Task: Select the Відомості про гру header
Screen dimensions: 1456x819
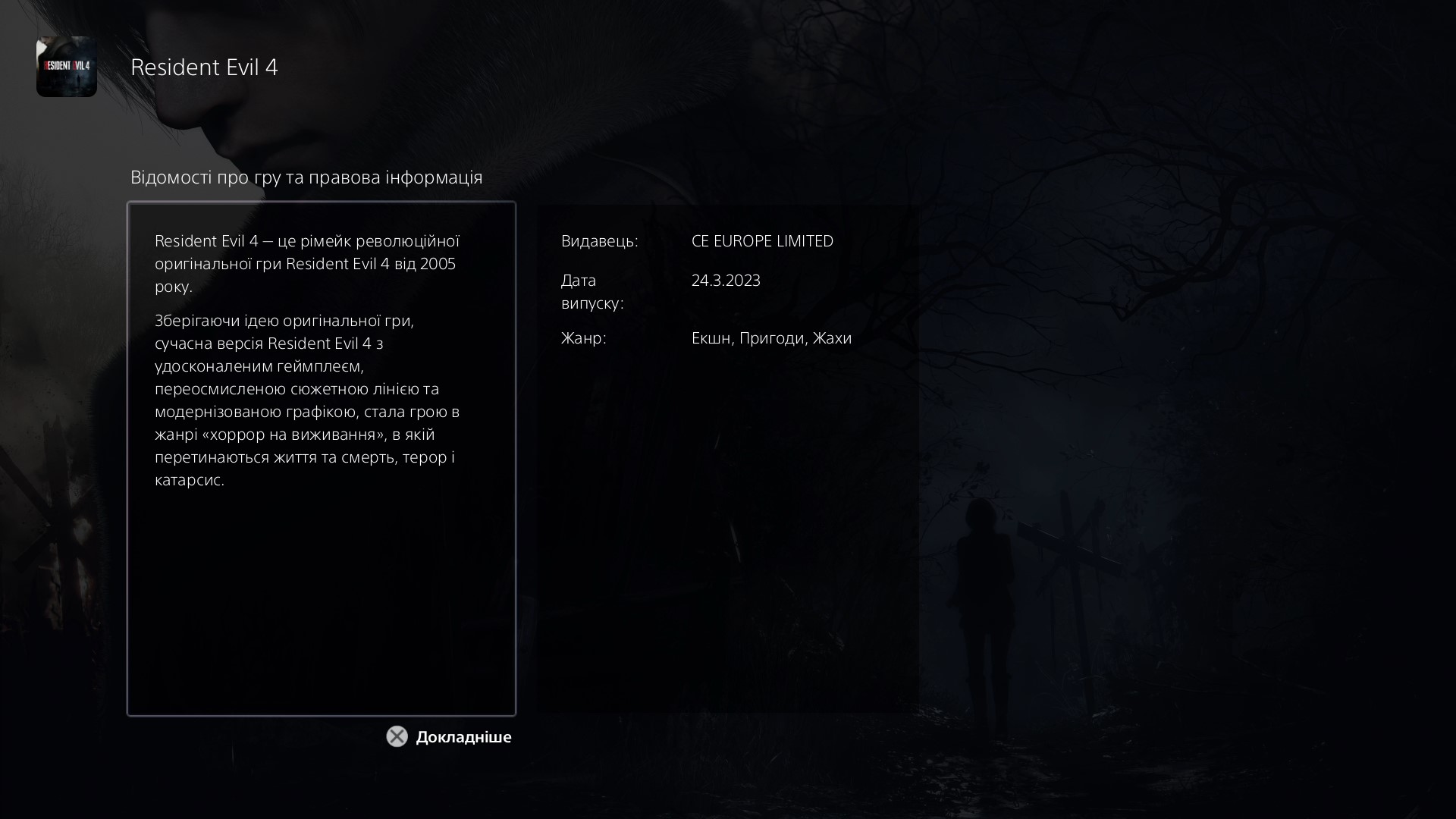Action: click(306, 177)
